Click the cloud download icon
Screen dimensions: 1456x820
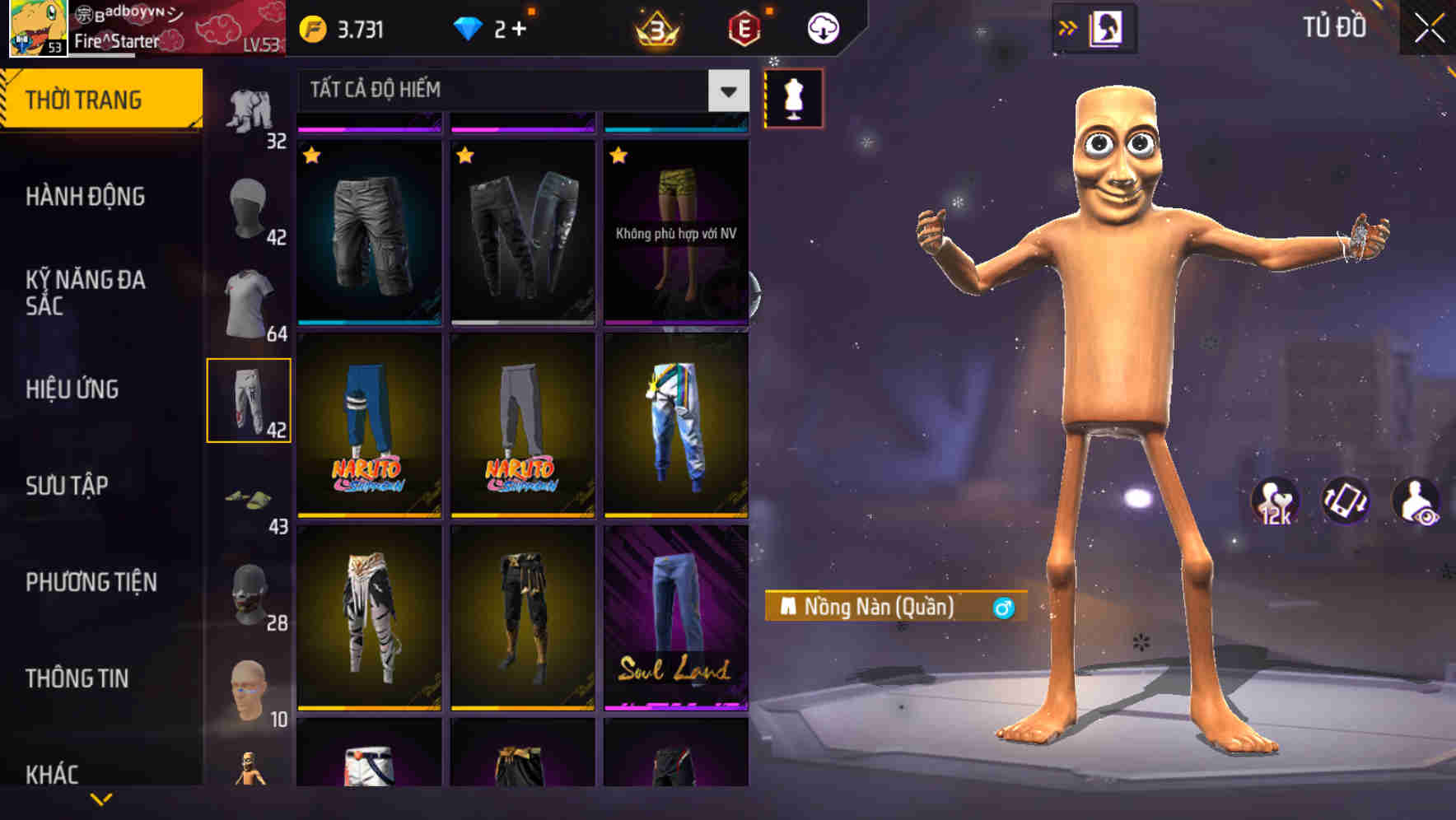coord(823,27)
